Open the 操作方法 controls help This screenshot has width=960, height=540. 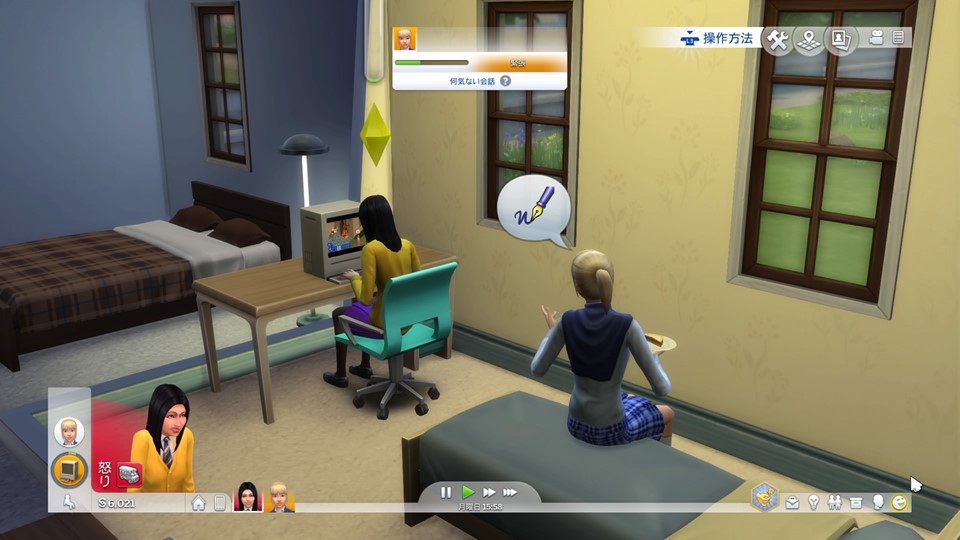716,38
